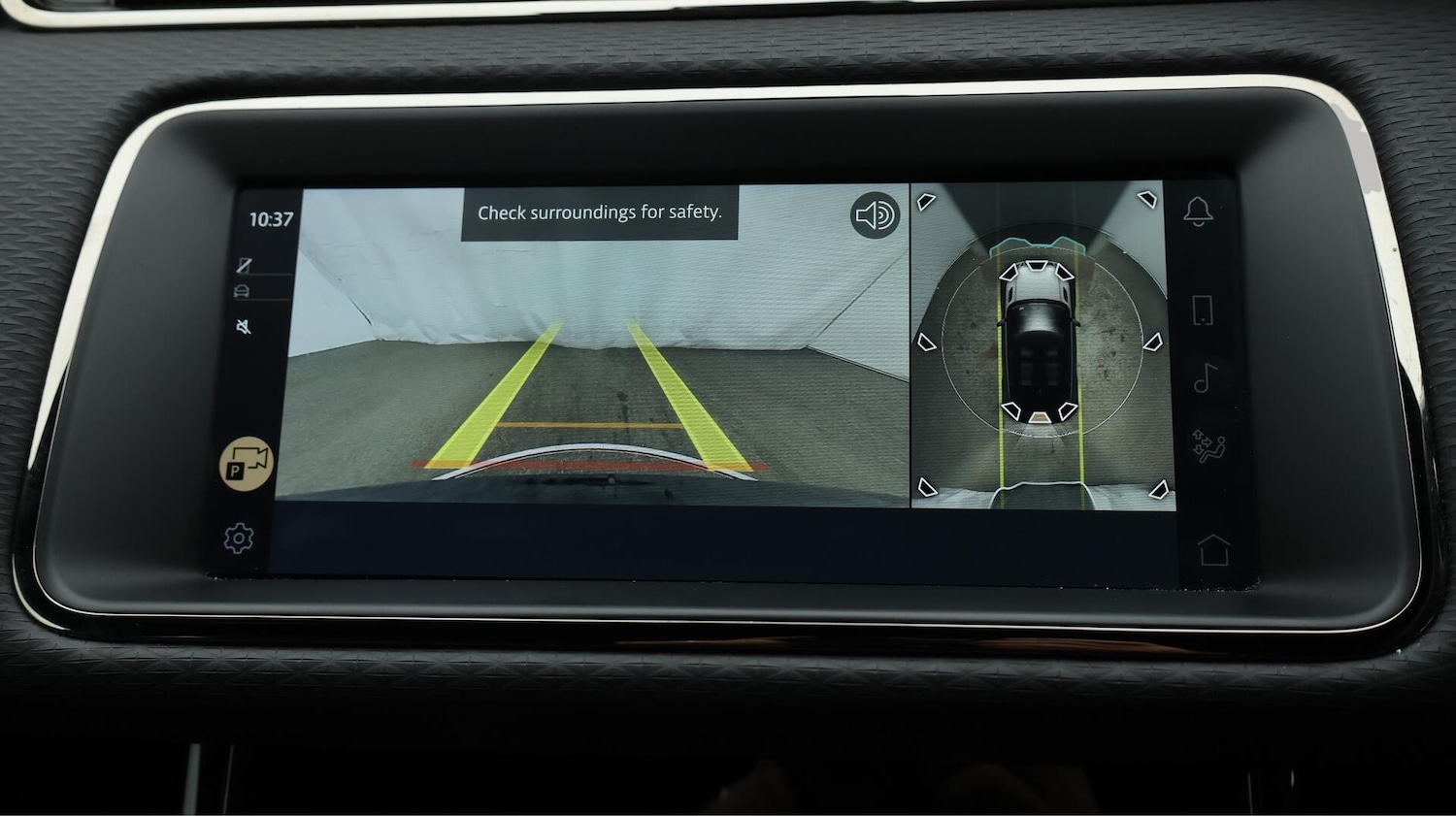Open the phone menu icon
1456x816 pixels.
coord(1202,310)
